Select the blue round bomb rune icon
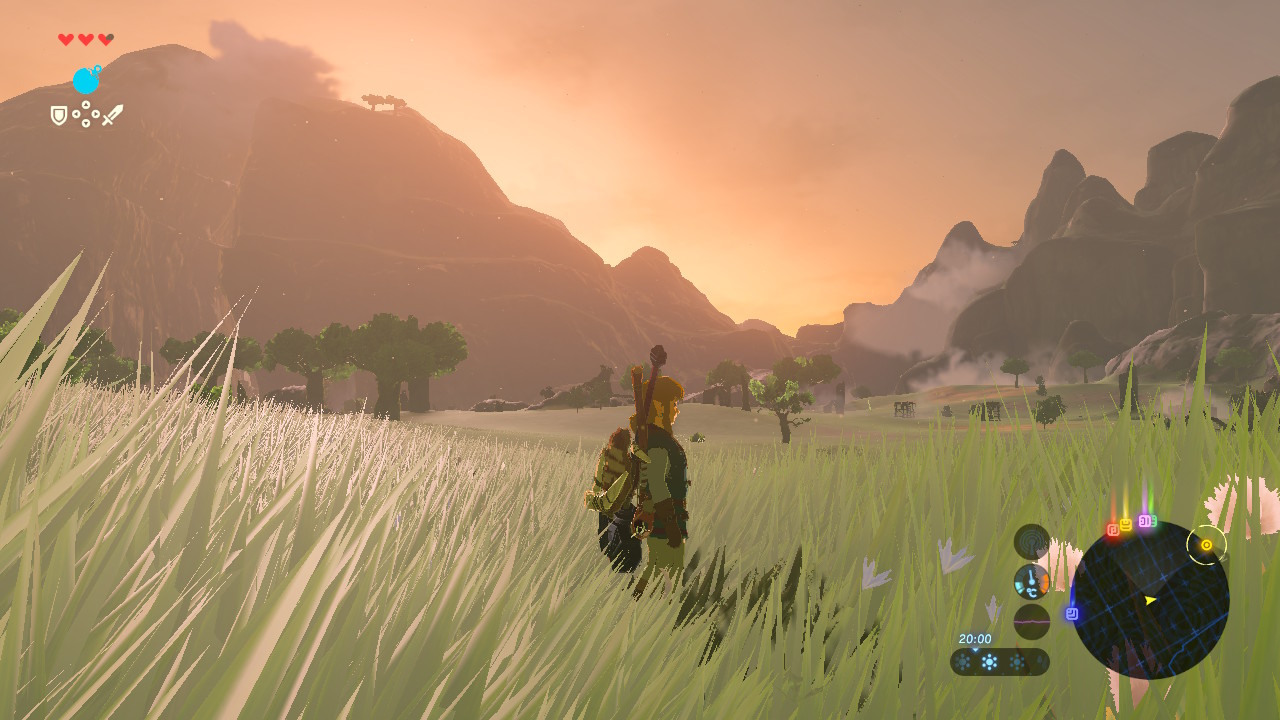The width and height of the screenshot is (1280, 720). (87, 80)
